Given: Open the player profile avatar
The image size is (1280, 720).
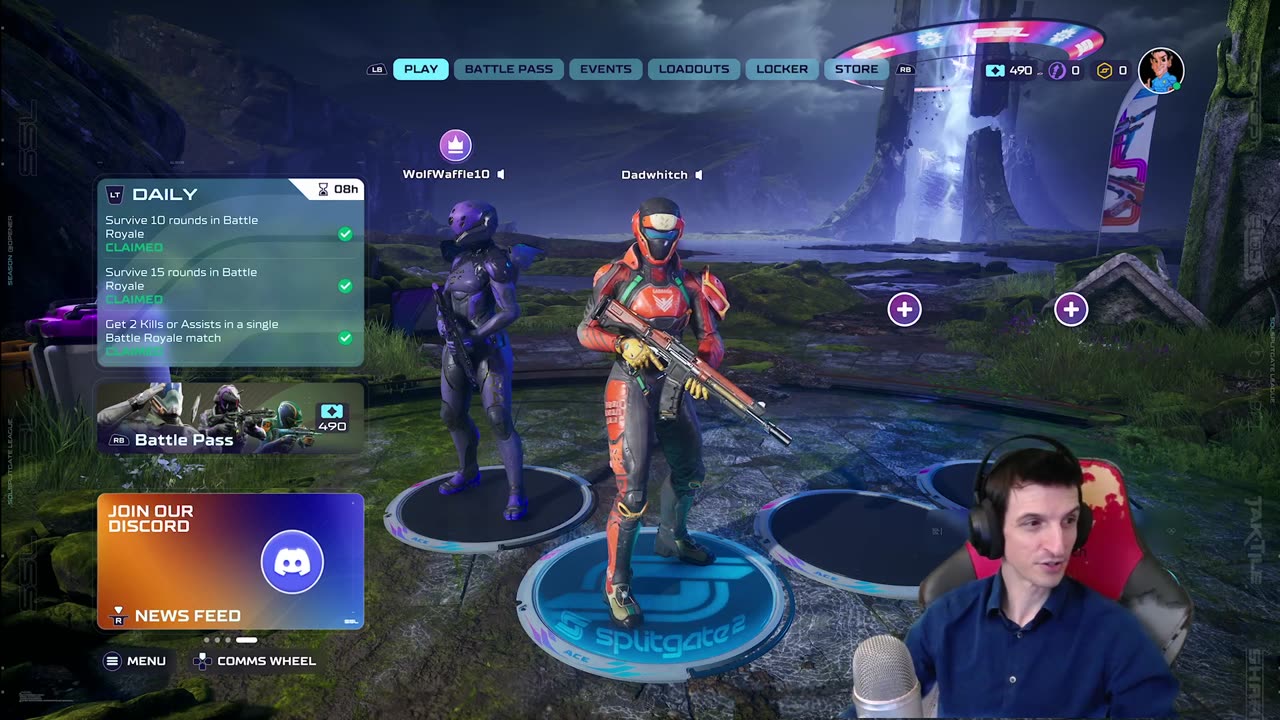Looking at the screenshot, I should tap(1160, 70).
